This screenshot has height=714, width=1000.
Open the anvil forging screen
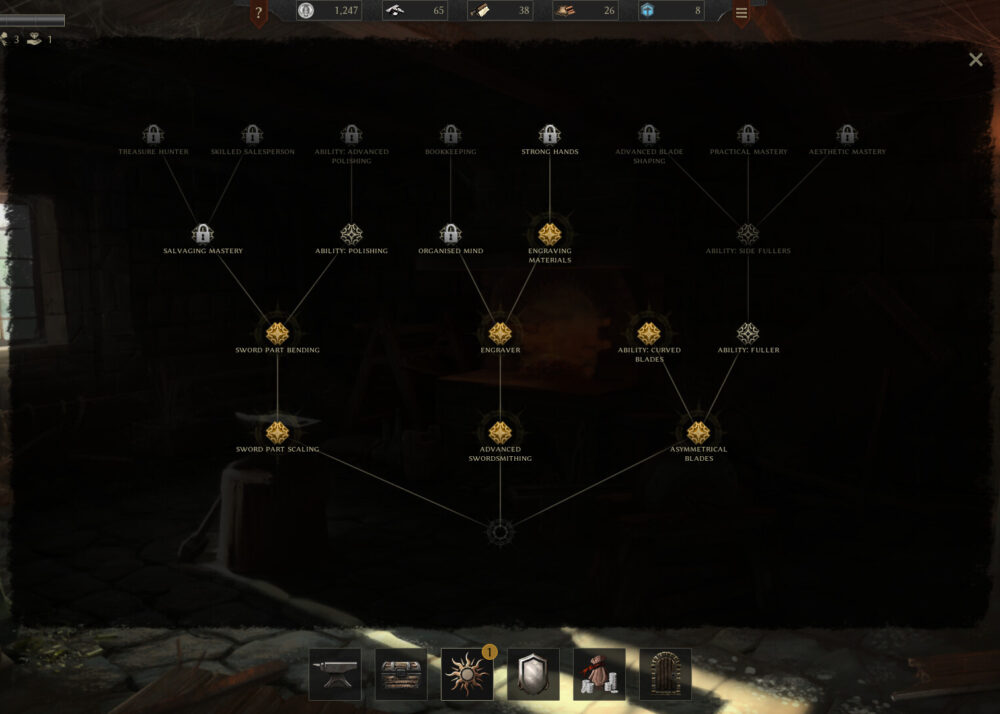click(x=335, y=674)
